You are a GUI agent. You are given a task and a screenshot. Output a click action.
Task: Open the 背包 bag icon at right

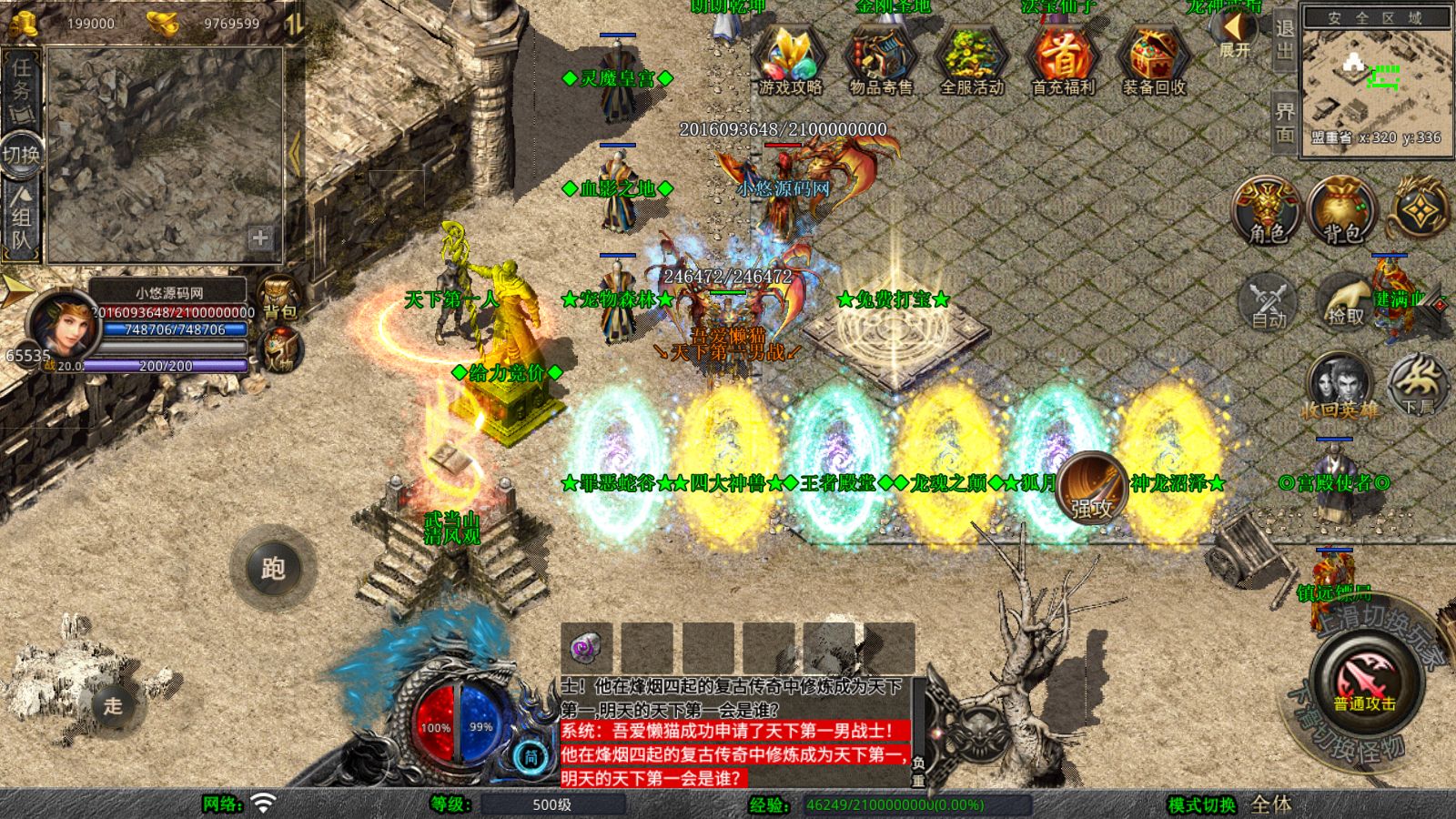[x=1341, y=211]
